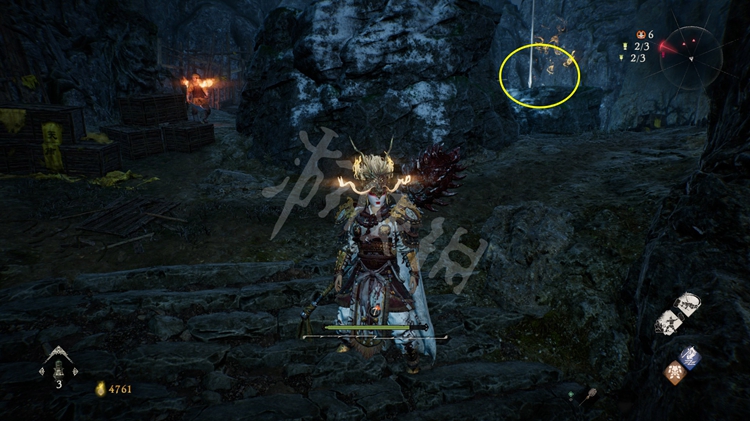This screenshot has width=750, height=421.
Task: Activate the orange diamond skill icon
Action: 675,372
